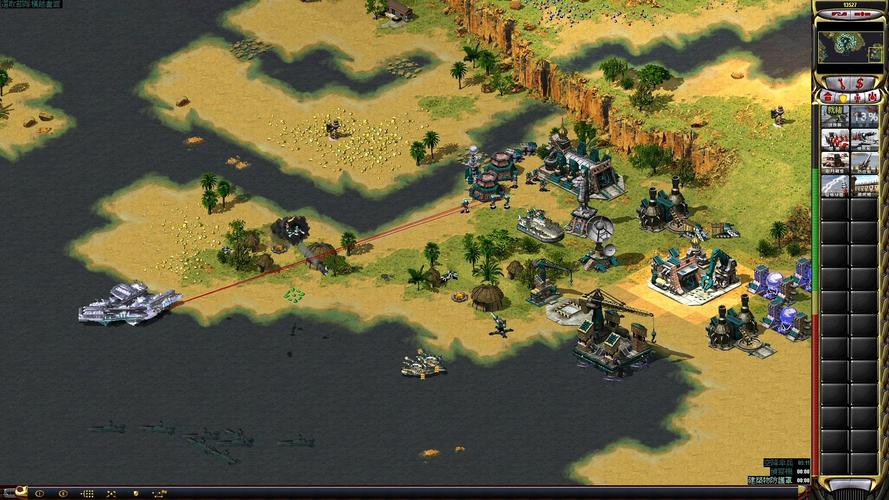
Task: Activate the guard shield command
Action: tap(134, 493)
